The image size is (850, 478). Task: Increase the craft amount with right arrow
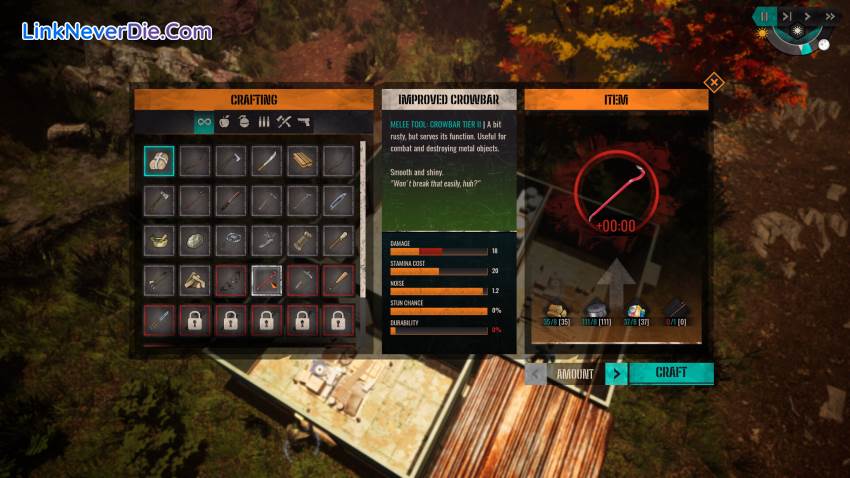pos(617,374)
